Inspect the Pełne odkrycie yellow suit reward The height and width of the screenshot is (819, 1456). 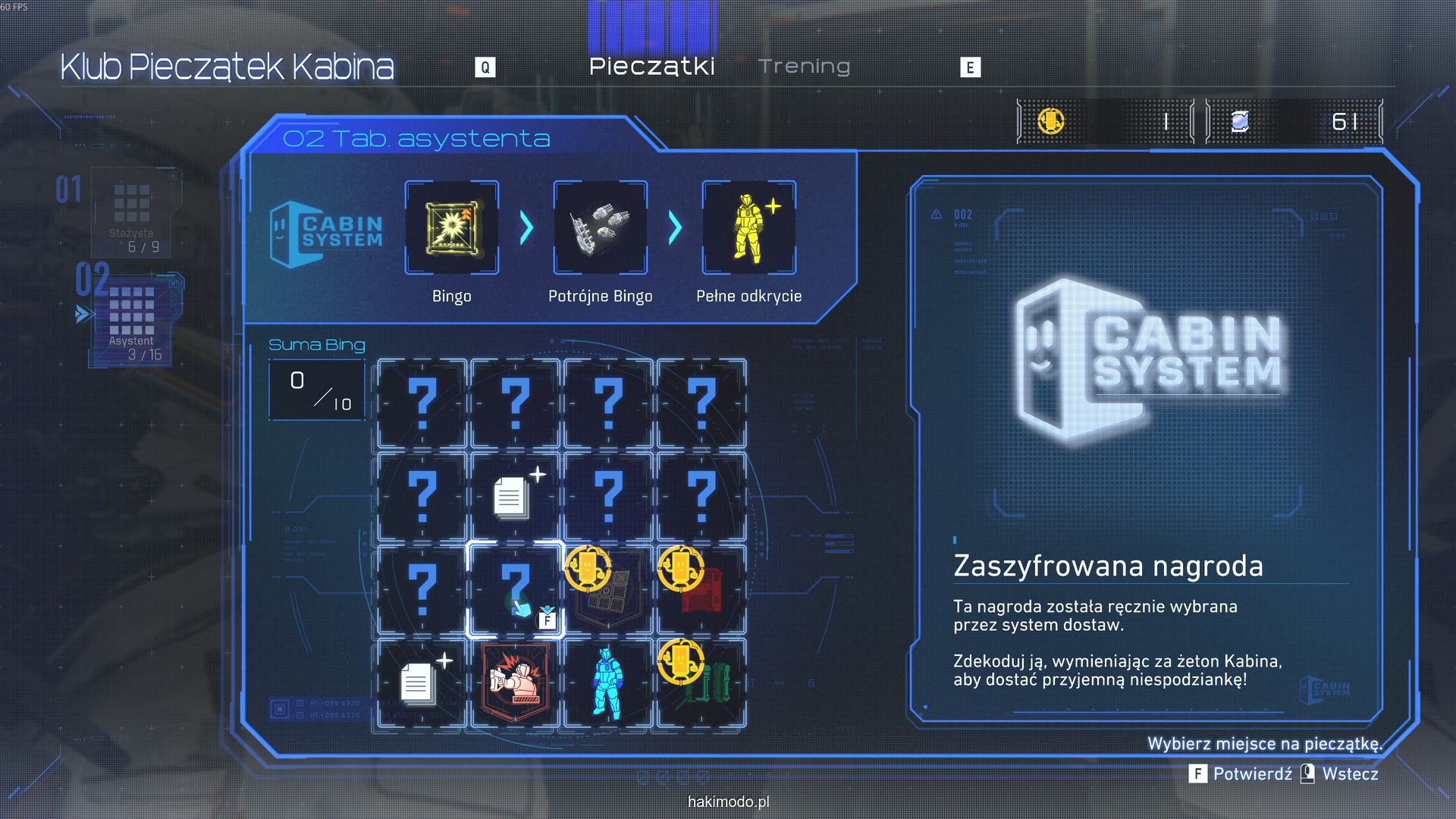point(749,227)
